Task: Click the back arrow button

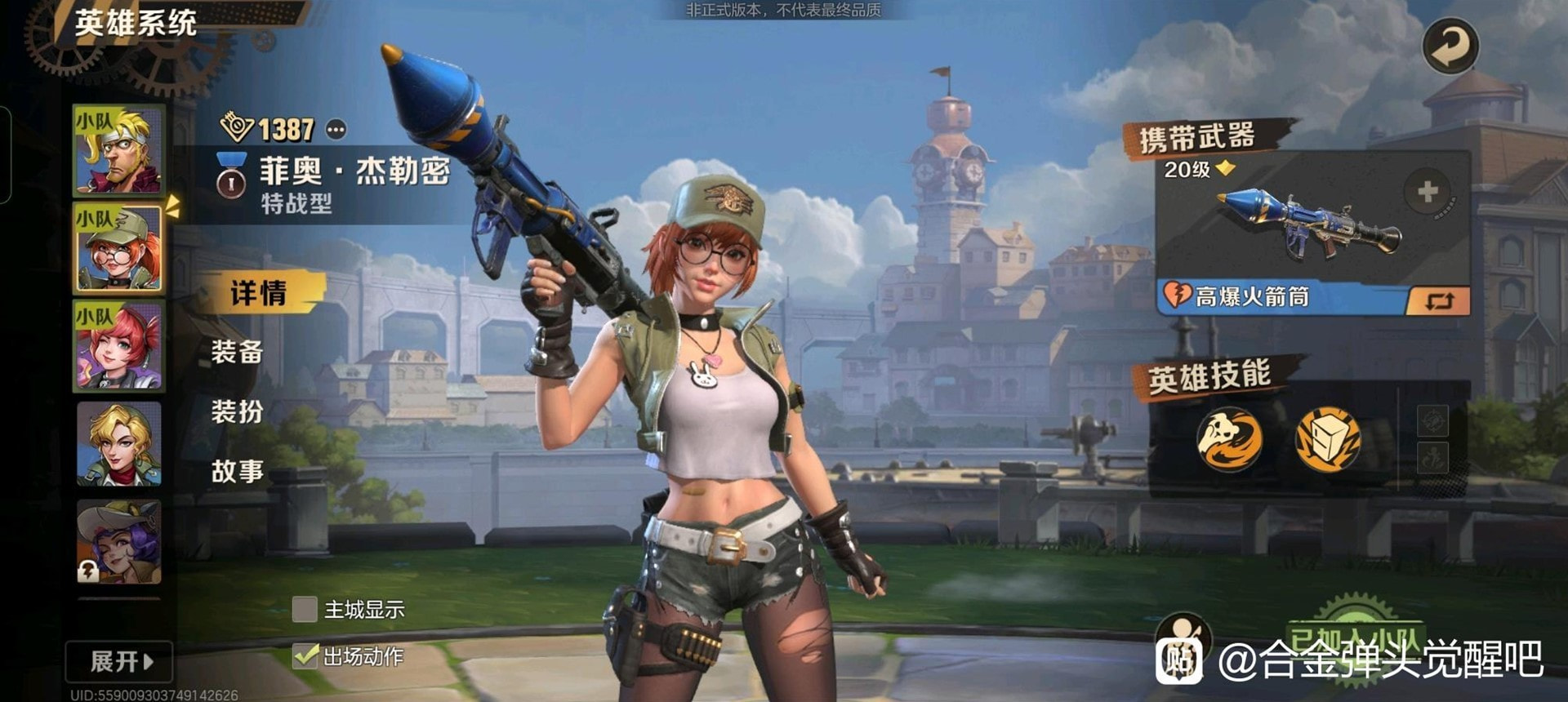Action: pyautogui.click(x=1450, y=46)
